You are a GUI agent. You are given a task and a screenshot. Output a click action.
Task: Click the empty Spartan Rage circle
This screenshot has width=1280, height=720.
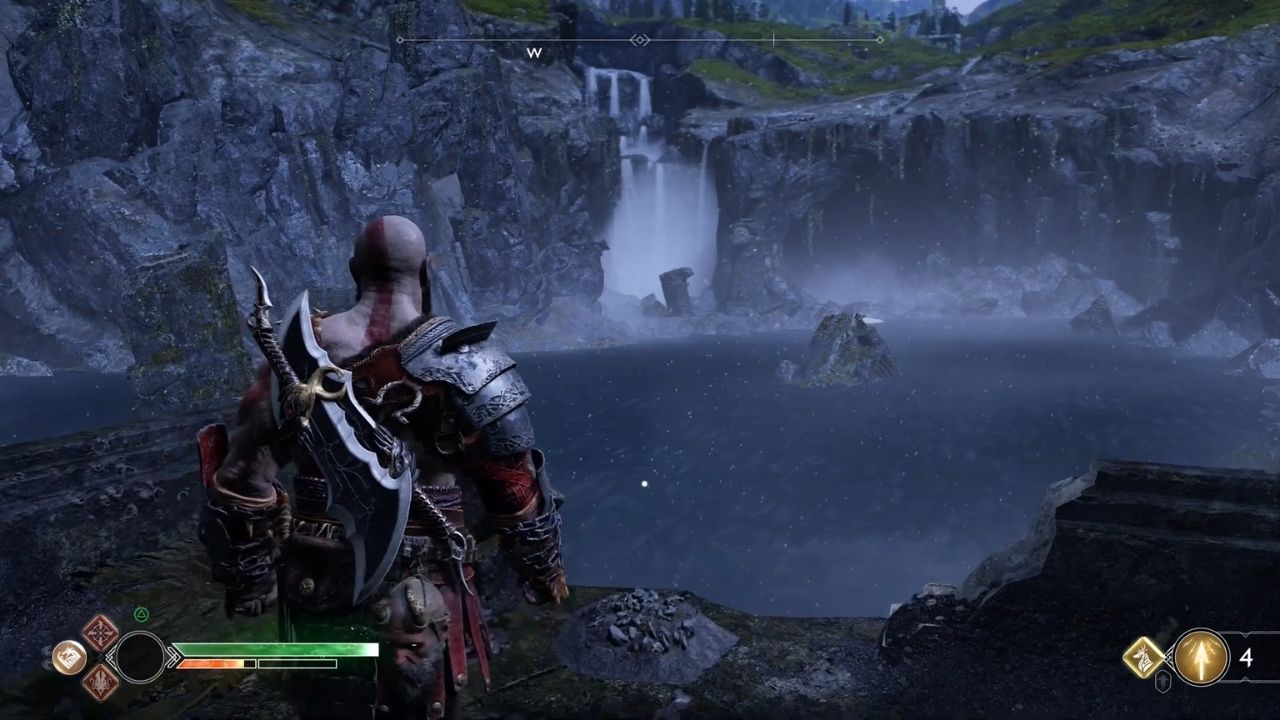point(141,657)
